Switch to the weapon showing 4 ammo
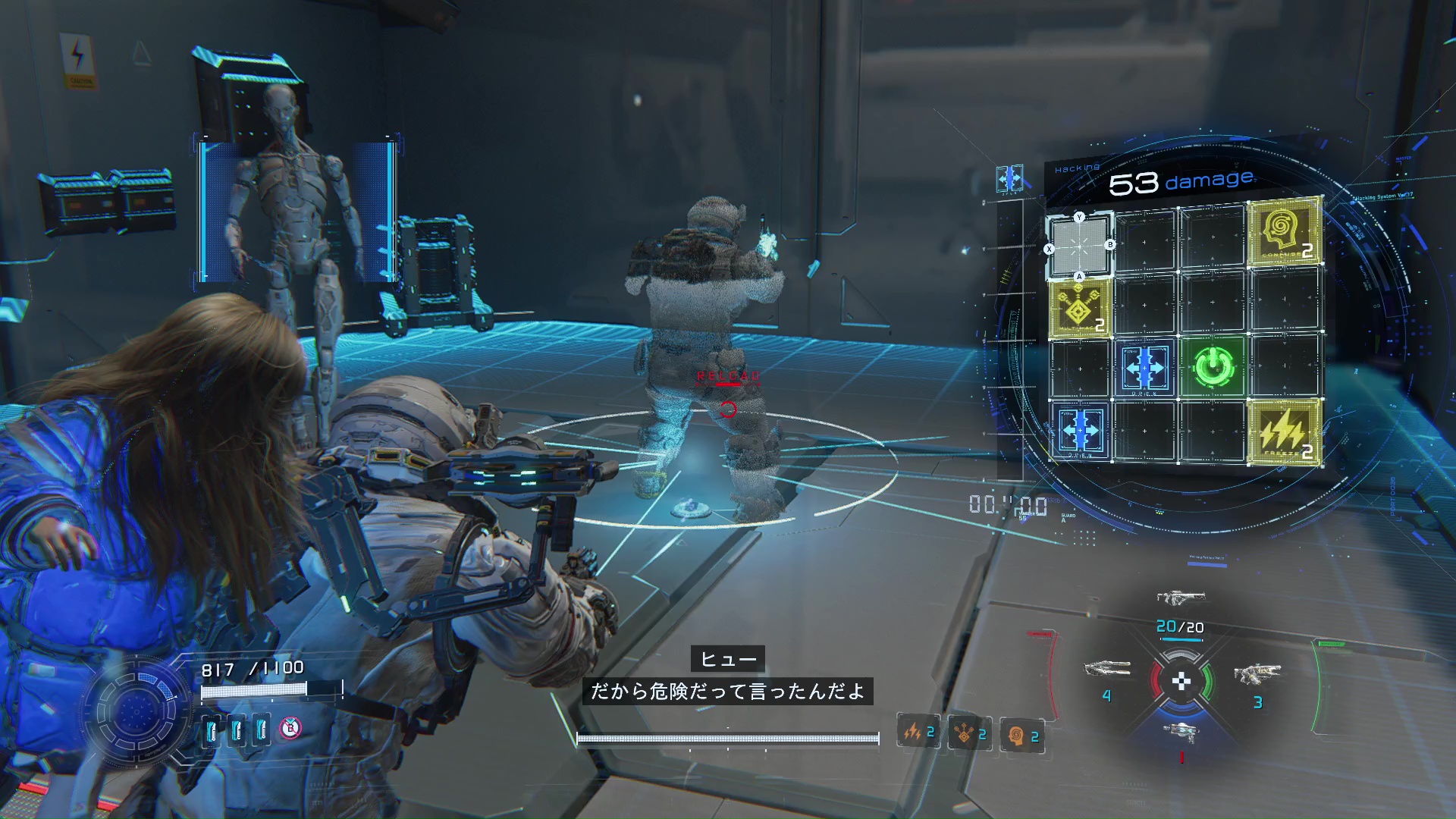 pos(1107,670)
